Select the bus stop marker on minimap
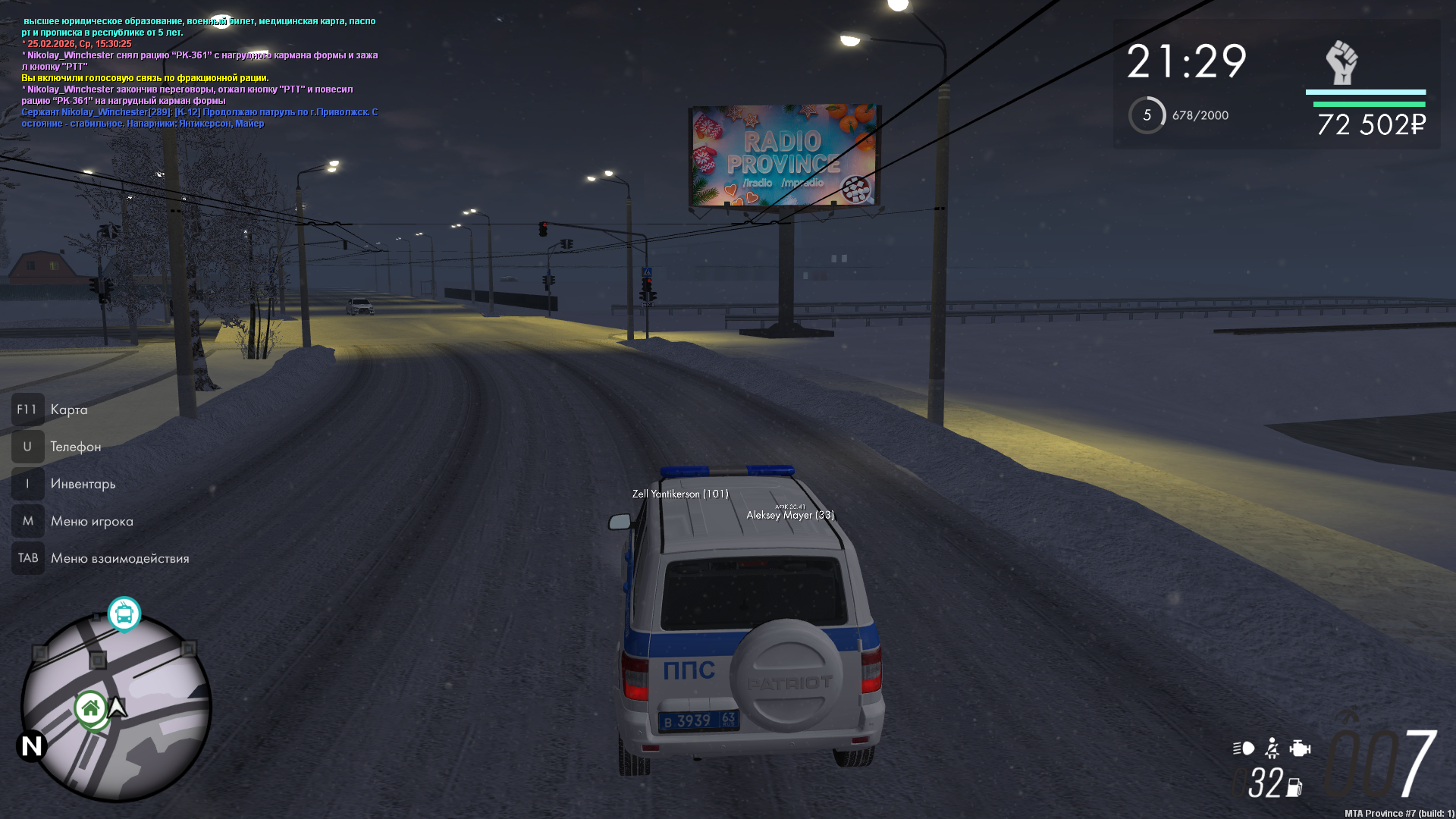The width and height of the screenshot is (1456, 819). point(124,613)
